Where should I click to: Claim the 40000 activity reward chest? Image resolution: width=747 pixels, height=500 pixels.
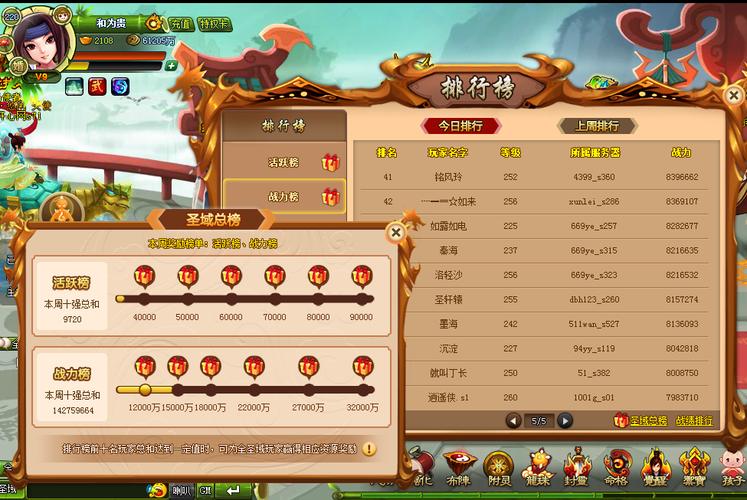(144, 276)
